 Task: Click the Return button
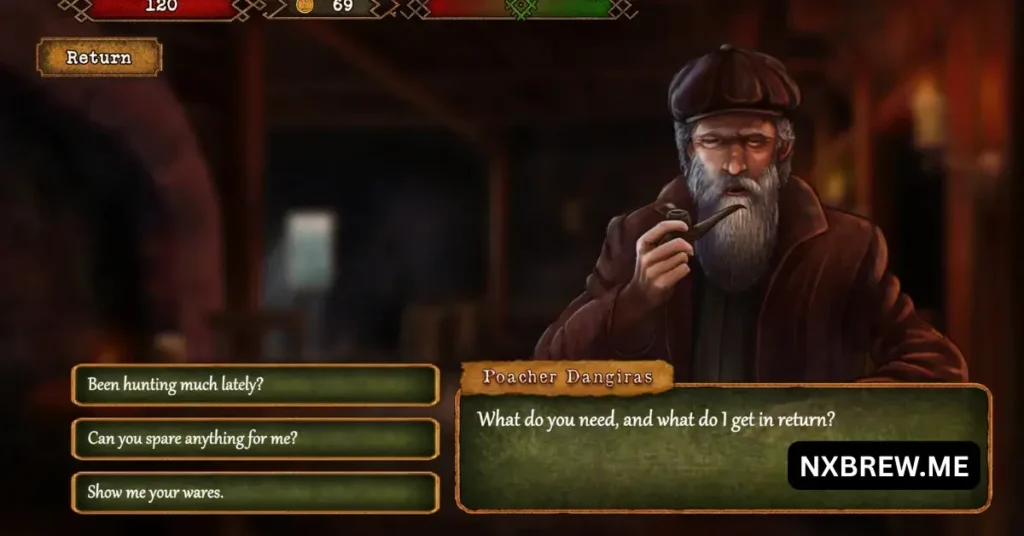point(99,58)
